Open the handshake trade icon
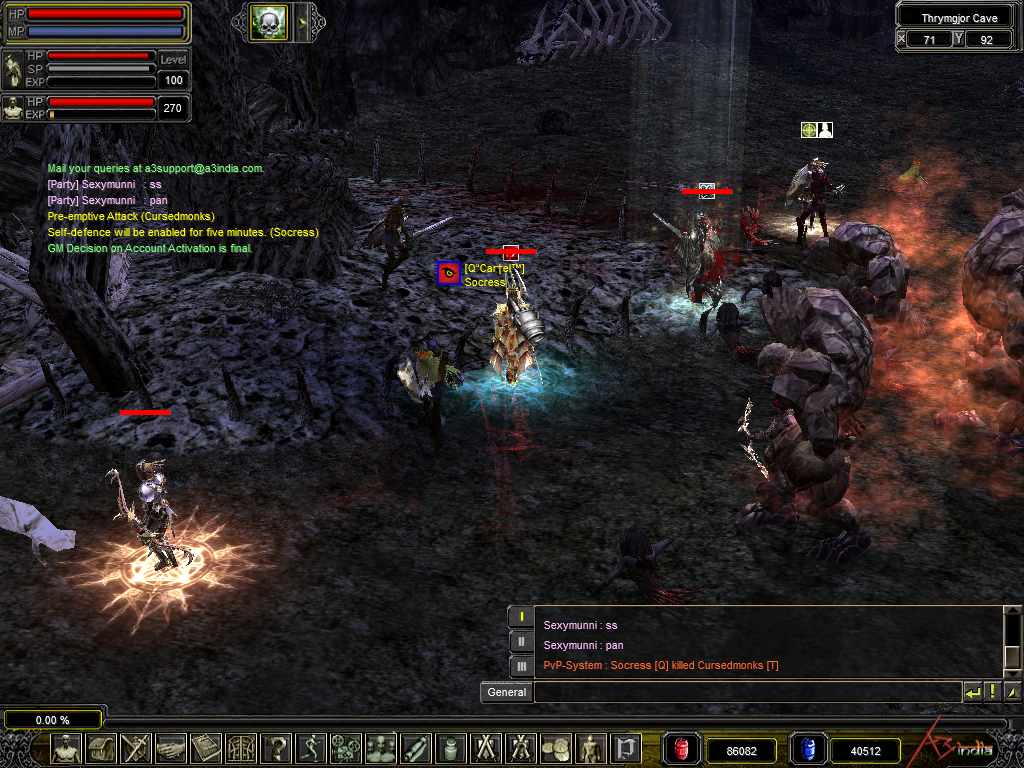Viewport: 1024px width, 768px height. click(x=171, y=748)
